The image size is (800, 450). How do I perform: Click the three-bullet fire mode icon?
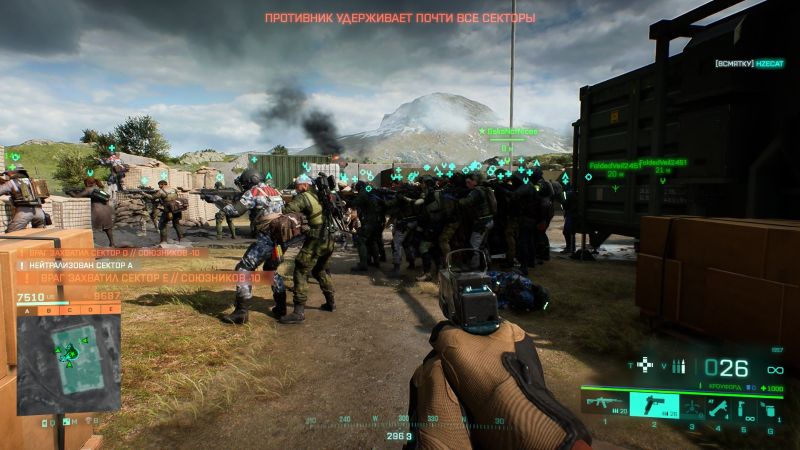point(679,366)
